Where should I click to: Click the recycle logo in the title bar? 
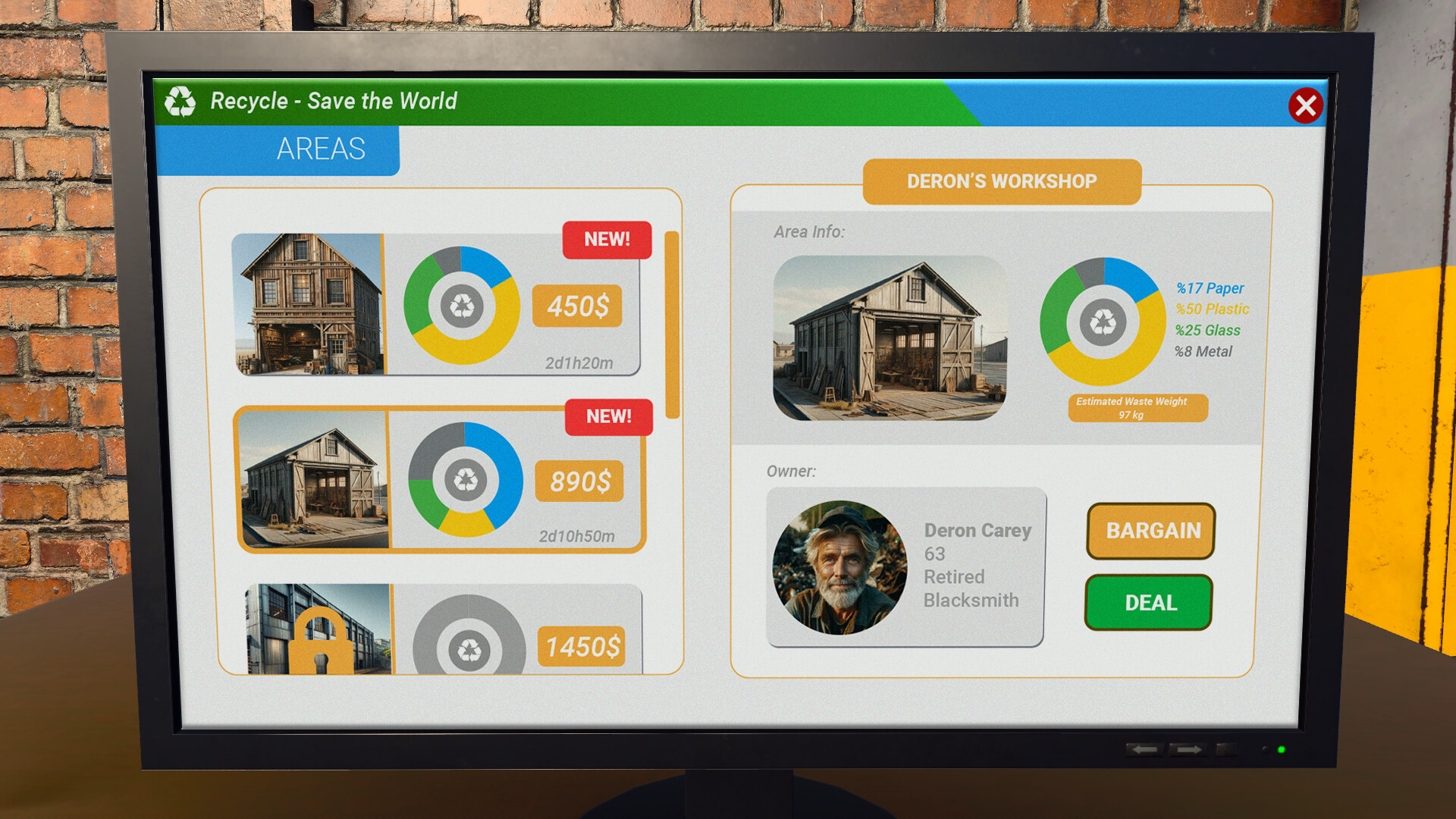pyautogui.click(x=180, y=100)
